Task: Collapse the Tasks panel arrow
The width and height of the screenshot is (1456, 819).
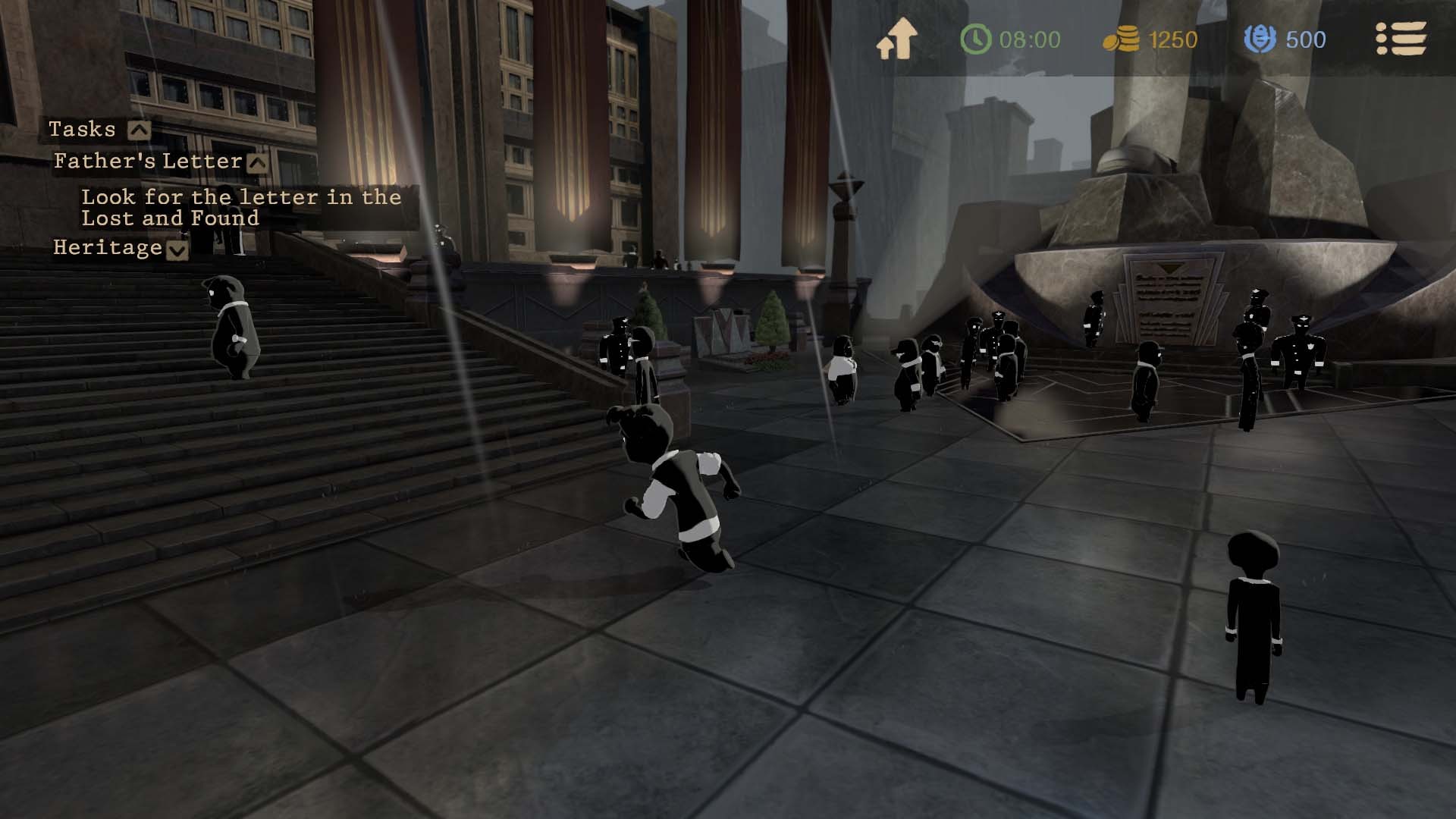Action: click(139, 130)
